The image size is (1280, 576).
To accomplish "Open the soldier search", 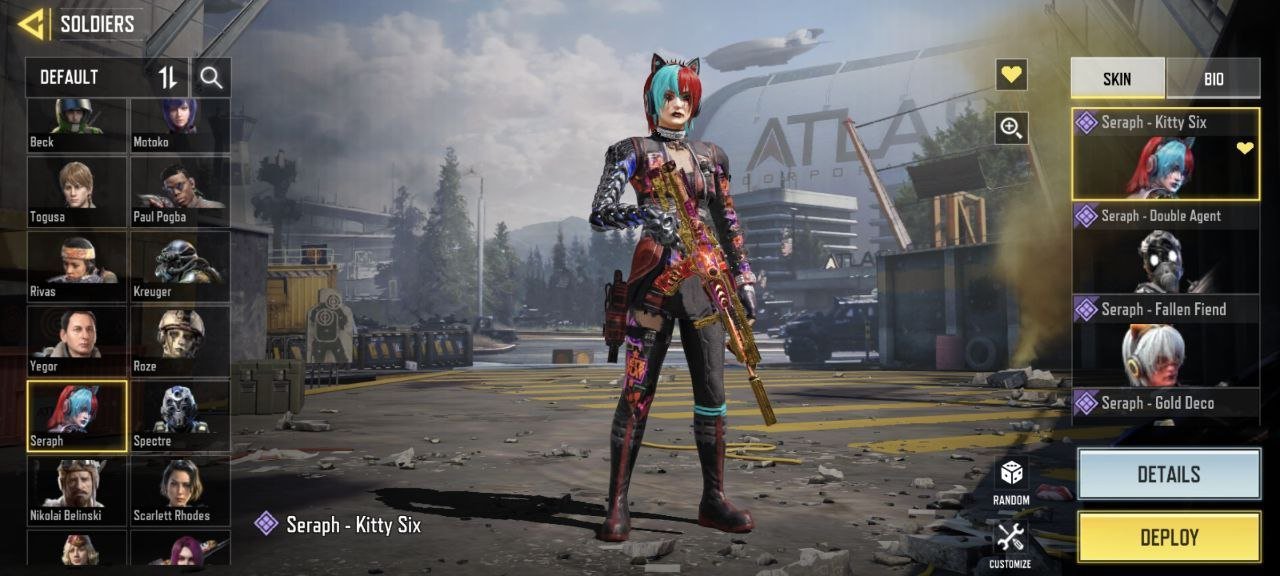I will (x=211, y=77).
